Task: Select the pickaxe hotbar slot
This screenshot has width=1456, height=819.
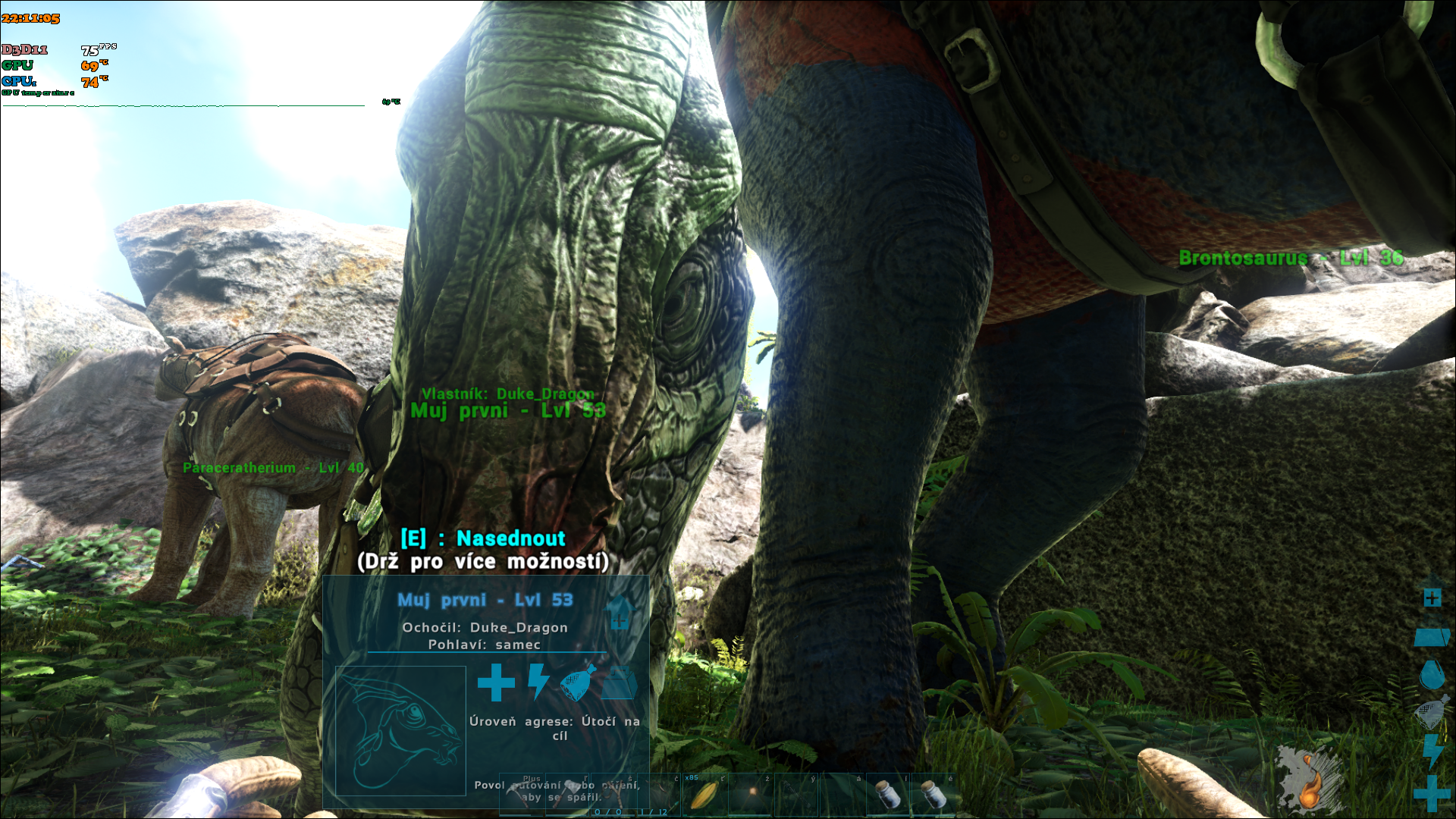Action: click(522, 795)
